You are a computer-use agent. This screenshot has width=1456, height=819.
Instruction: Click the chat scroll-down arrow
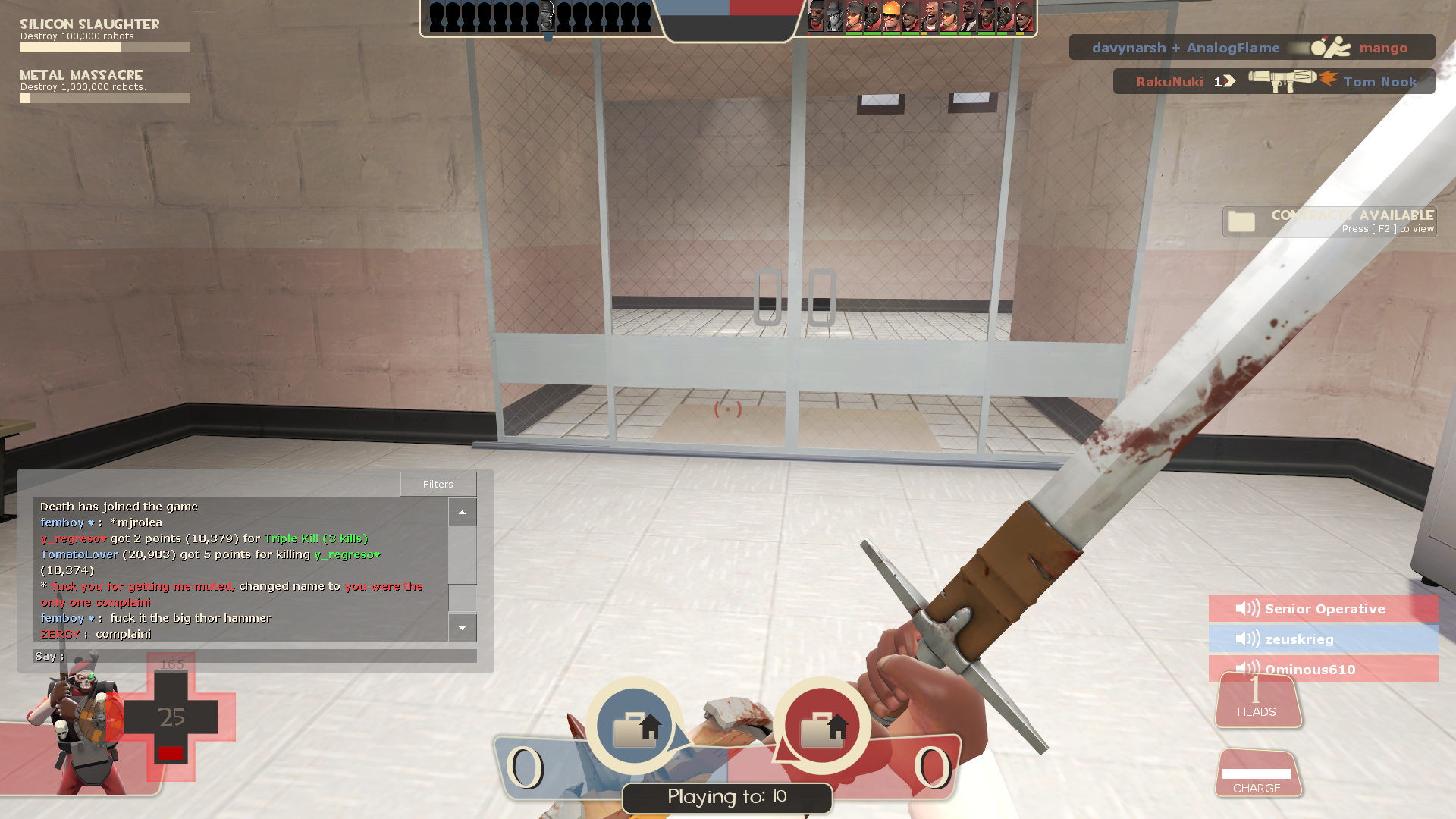(x=462, y=628)
